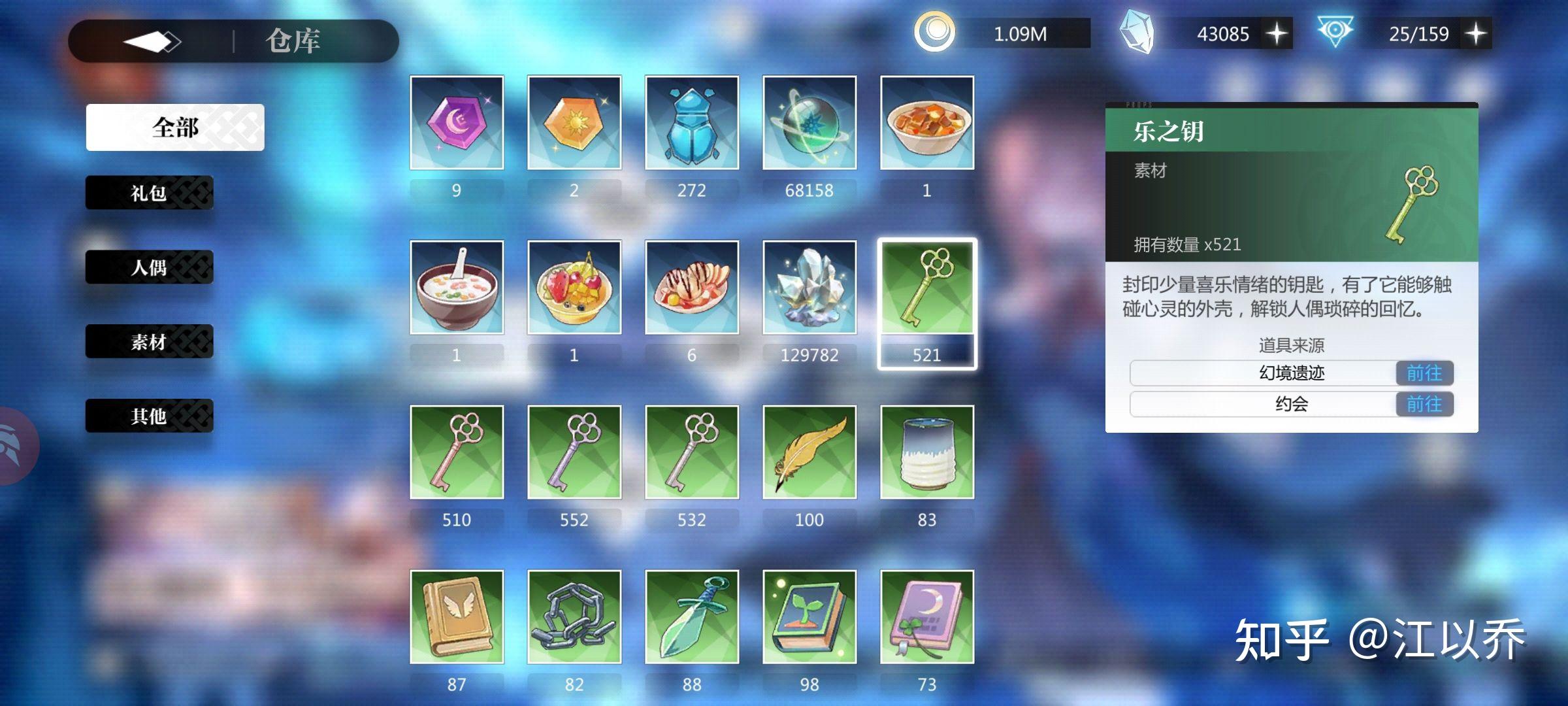Go to 幻境遗迹 via 前往 button

(x=1424, y=373)
